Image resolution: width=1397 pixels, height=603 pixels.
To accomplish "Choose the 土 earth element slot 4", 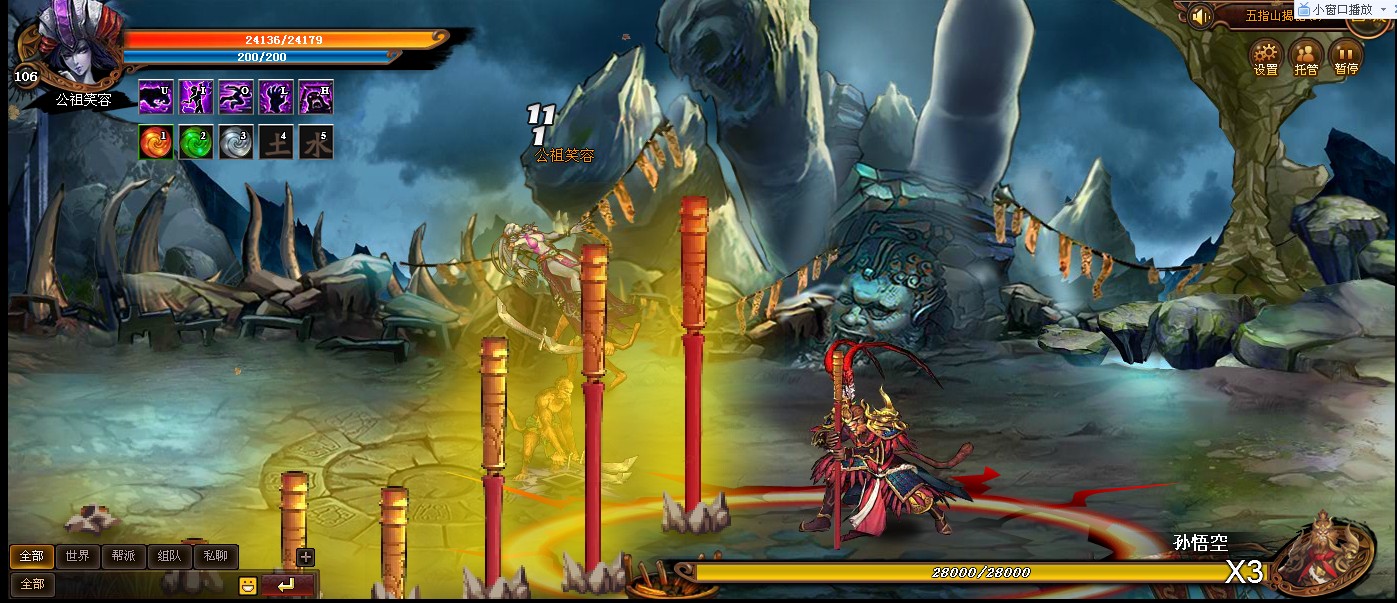I will point(276,142).
